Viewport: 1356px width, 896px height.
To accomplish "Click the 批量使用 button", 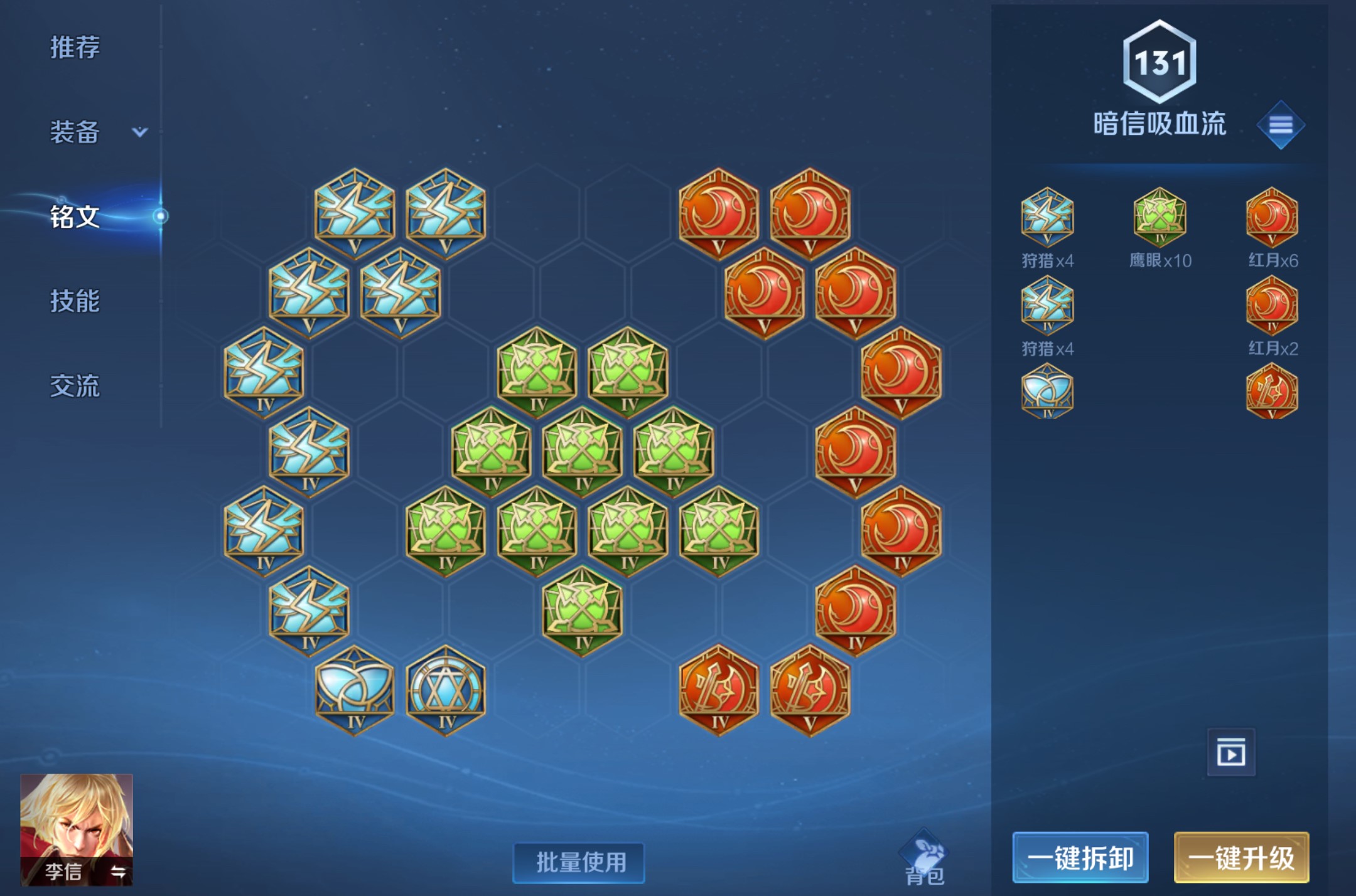I will point(578,861).
